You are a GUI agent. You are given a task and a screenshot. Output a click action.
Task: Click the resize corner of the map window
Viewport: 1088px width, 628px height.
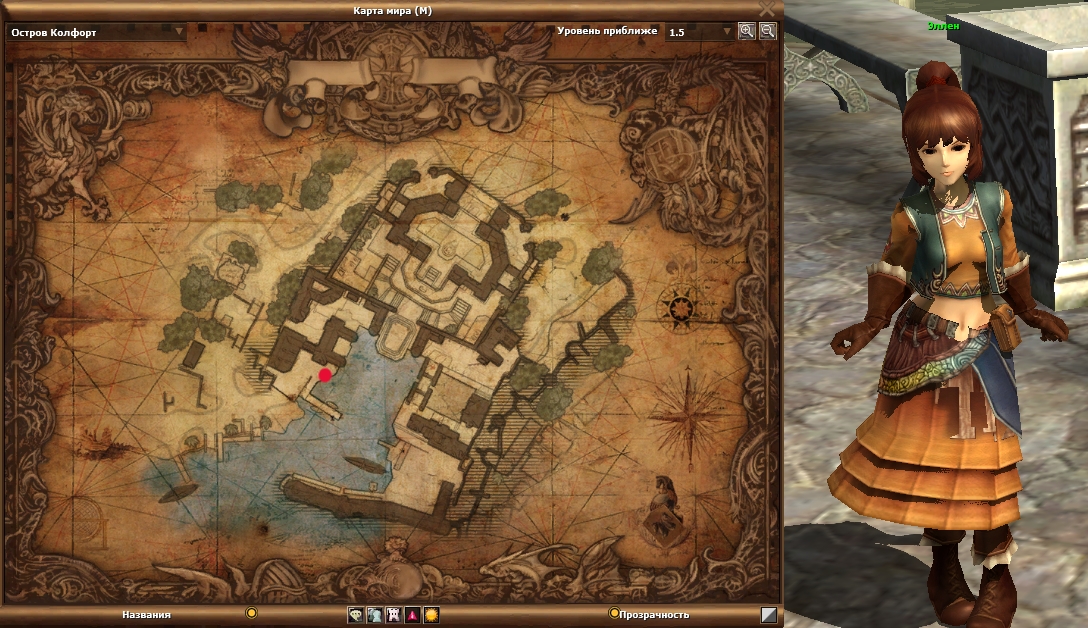(768, 615)
